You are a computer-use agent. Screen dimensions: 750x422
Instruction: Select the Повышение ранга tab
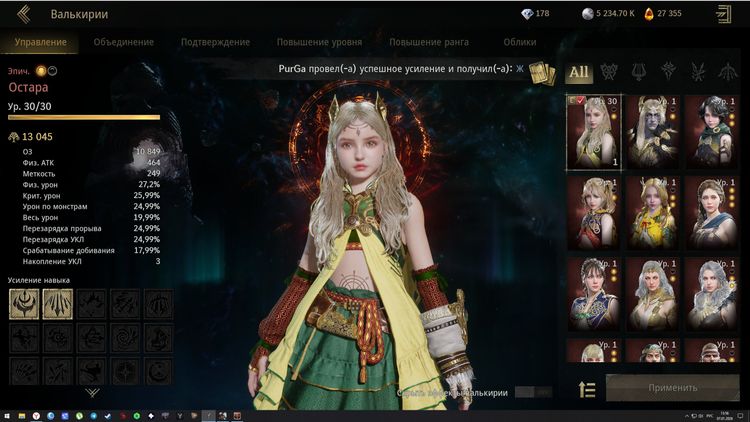428,42
